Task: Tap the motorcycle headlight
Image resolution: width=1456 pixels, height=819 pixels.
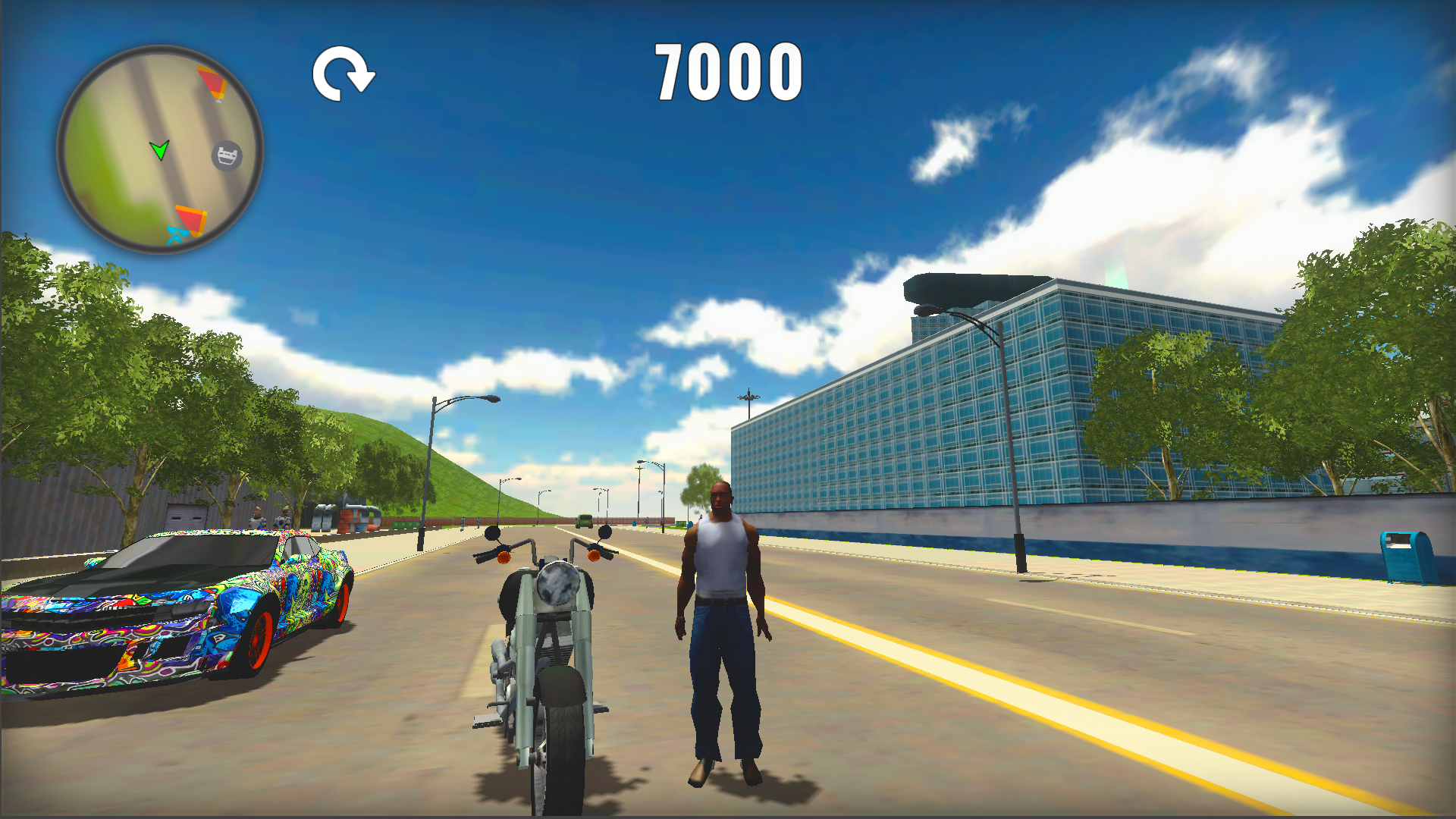Action: [558, 585]
